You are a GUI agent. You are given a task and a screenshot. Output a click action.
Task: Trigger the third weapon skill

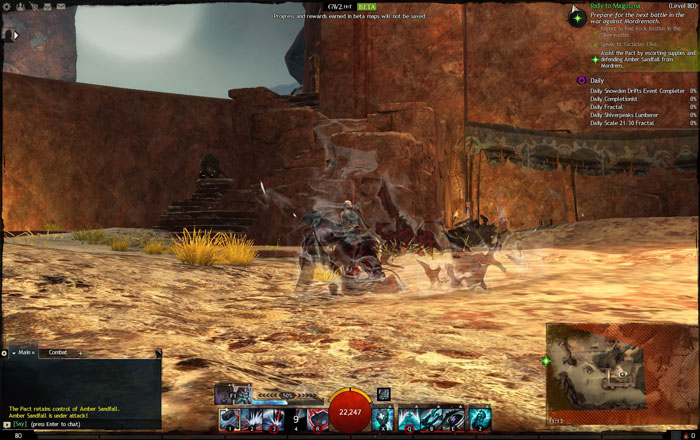tap(273, 419)
